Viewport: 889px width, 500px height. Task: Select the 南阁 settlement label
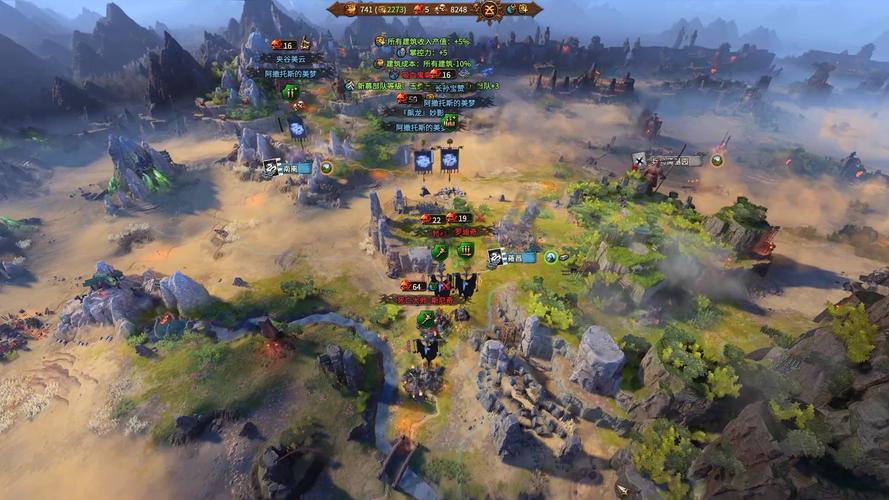point(289,168)
